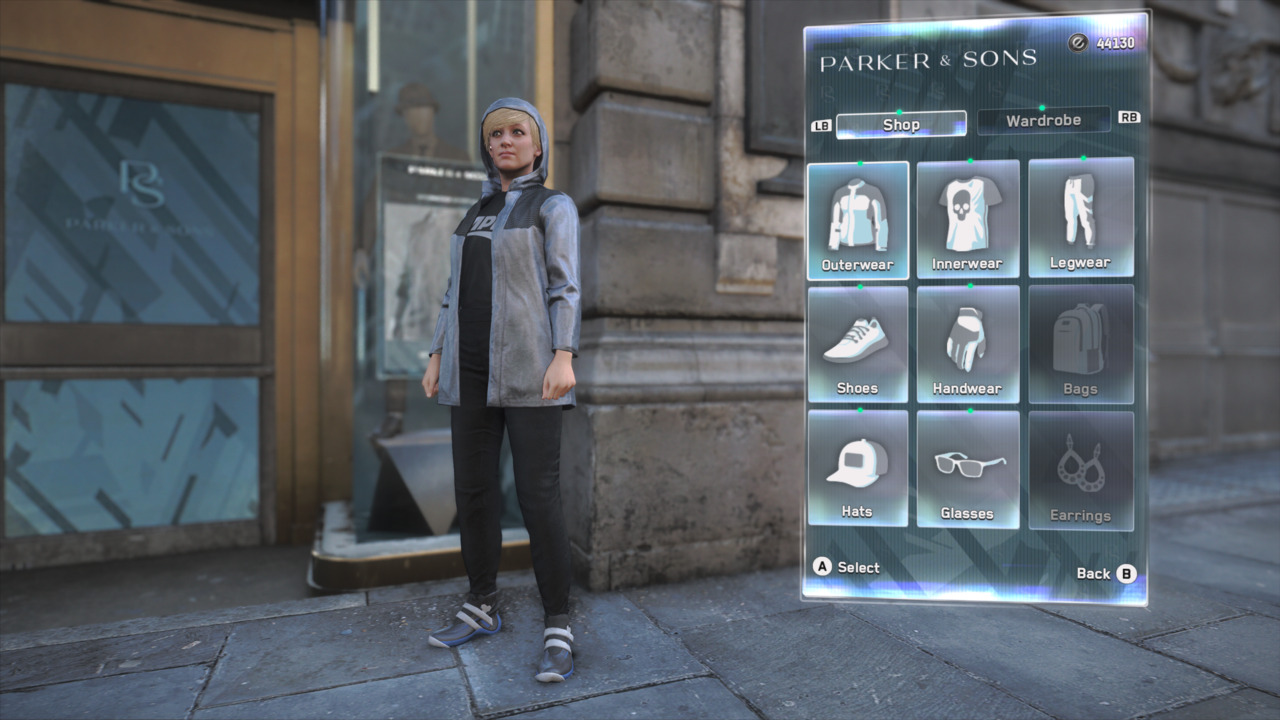
Task: Click the disabled Earrings jewelry icon
Action: [1081, 465]
